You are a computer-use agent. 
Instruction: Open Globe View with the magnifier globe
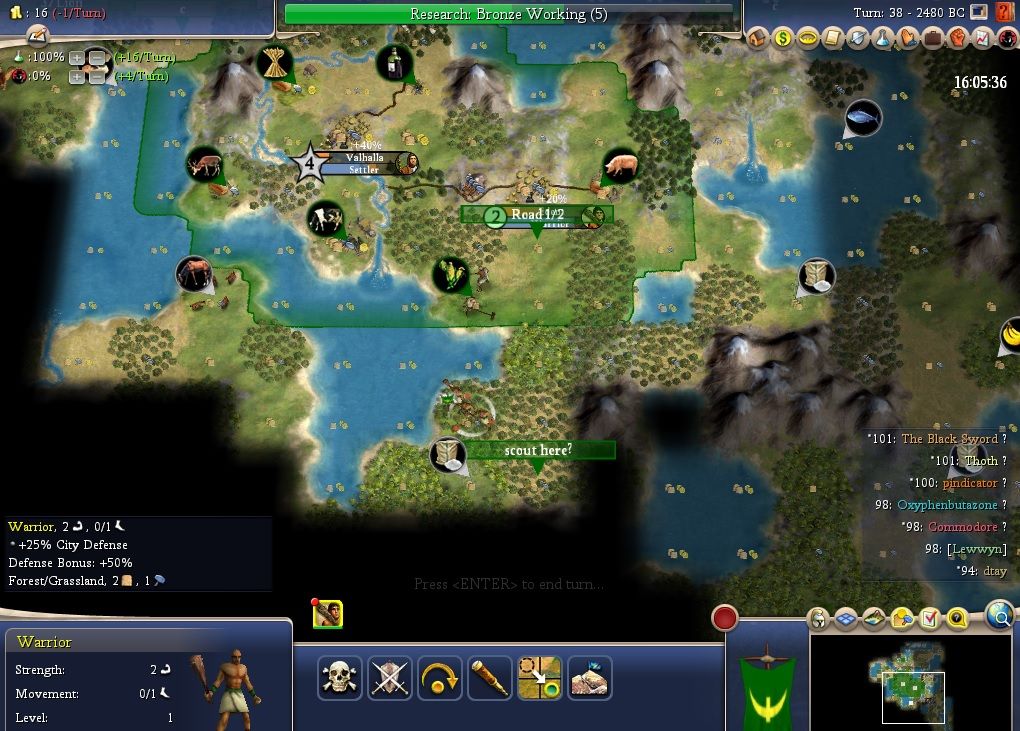[x=999, y=617]
